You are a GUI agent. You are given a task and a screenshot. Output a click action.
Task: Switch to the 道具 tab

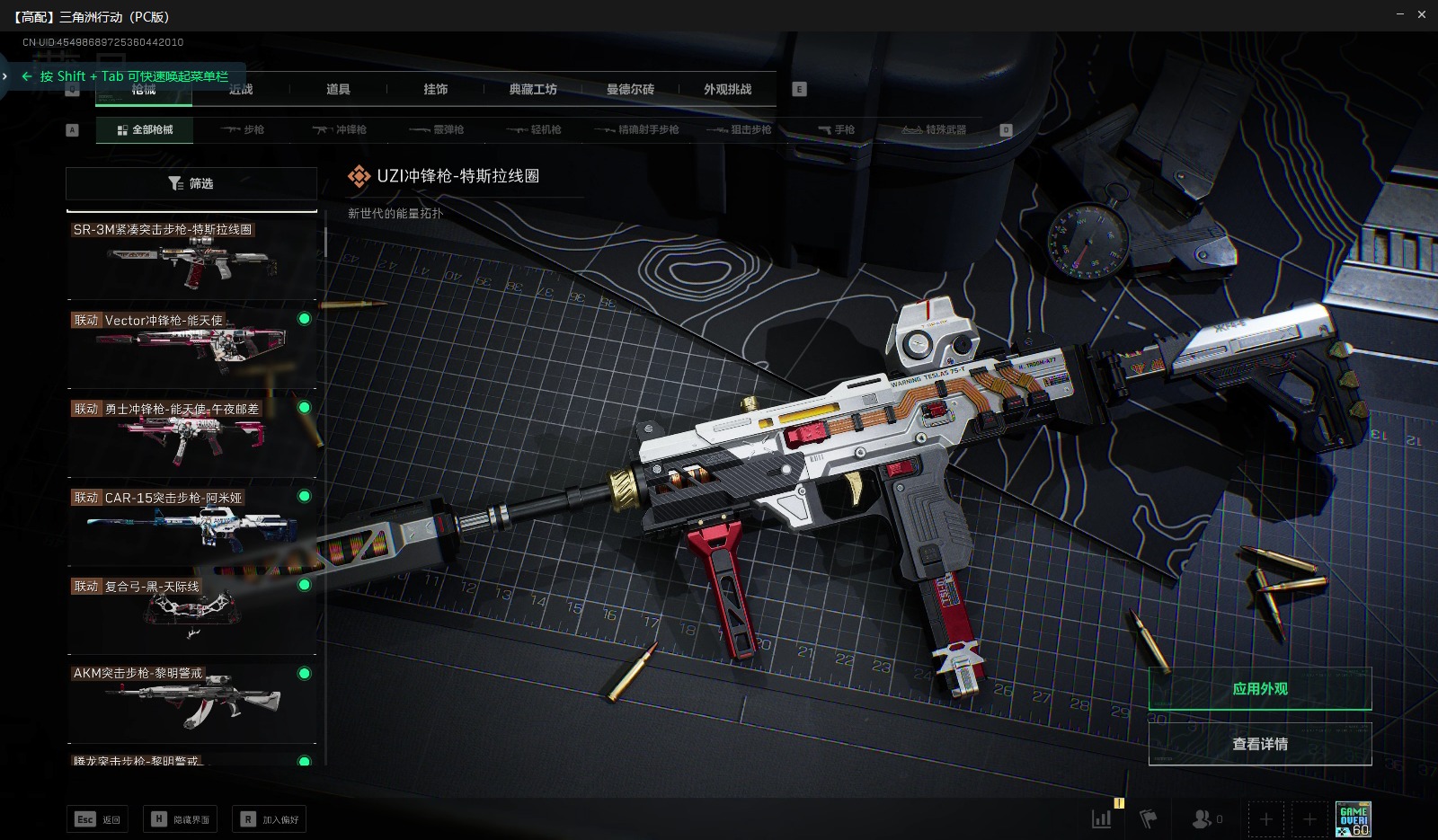[338, 89]
